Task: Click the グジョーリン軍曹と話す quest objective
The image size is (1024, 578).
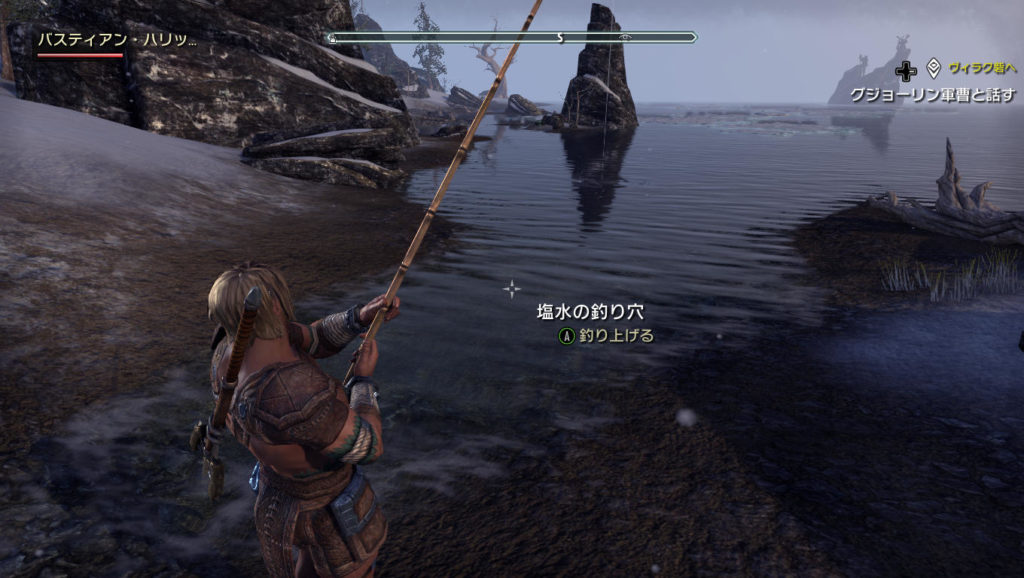Action: (932, 94)
